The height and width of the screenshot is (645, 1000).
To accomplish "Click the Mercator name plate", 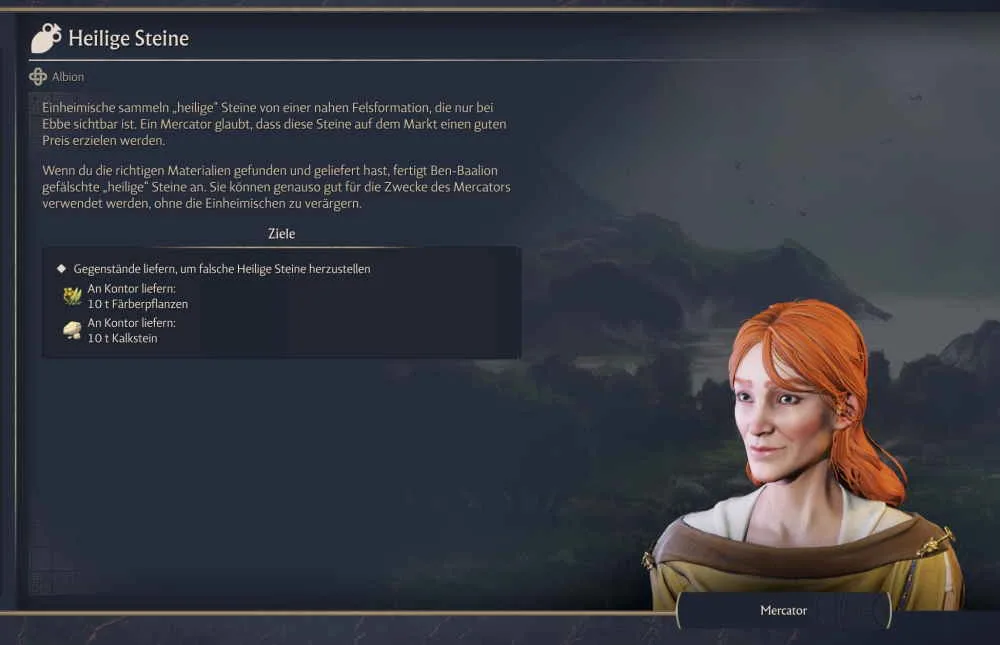I will (x=783, y=610).
